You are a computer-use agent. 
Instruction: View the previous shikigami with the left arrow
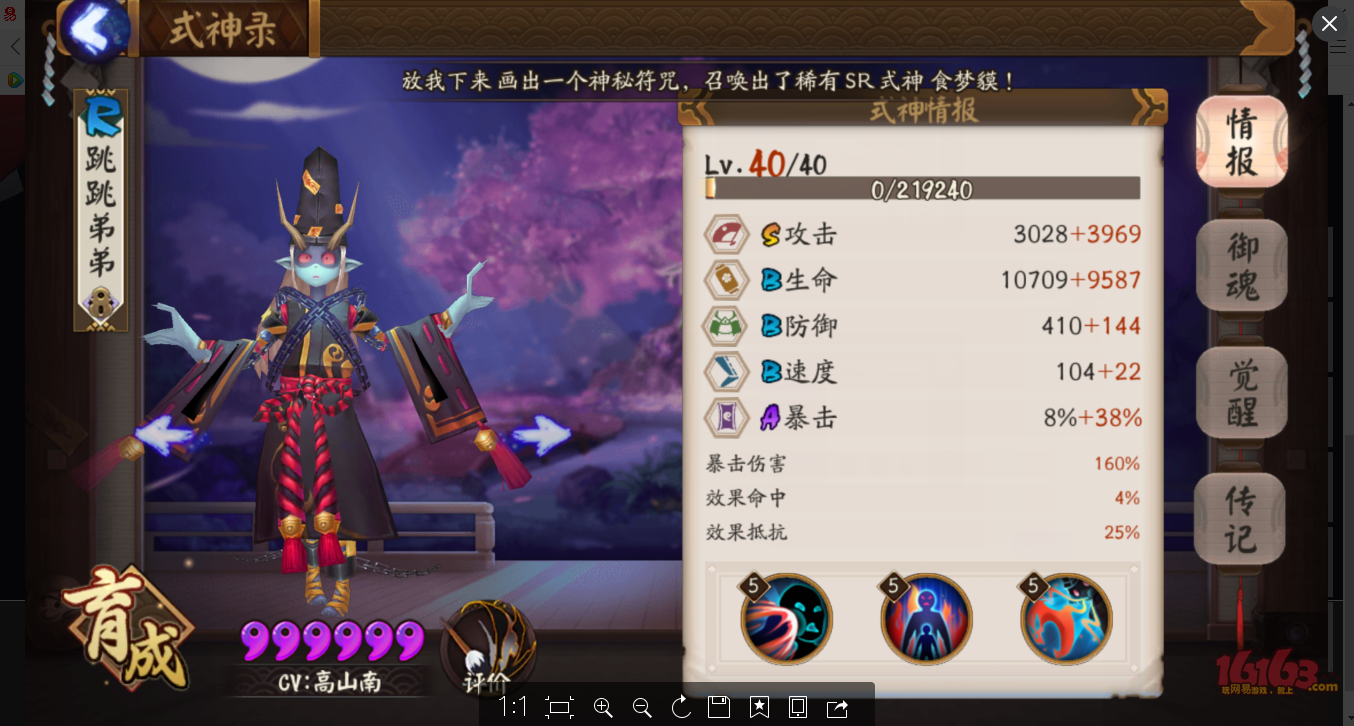click(x=165, y=437)
